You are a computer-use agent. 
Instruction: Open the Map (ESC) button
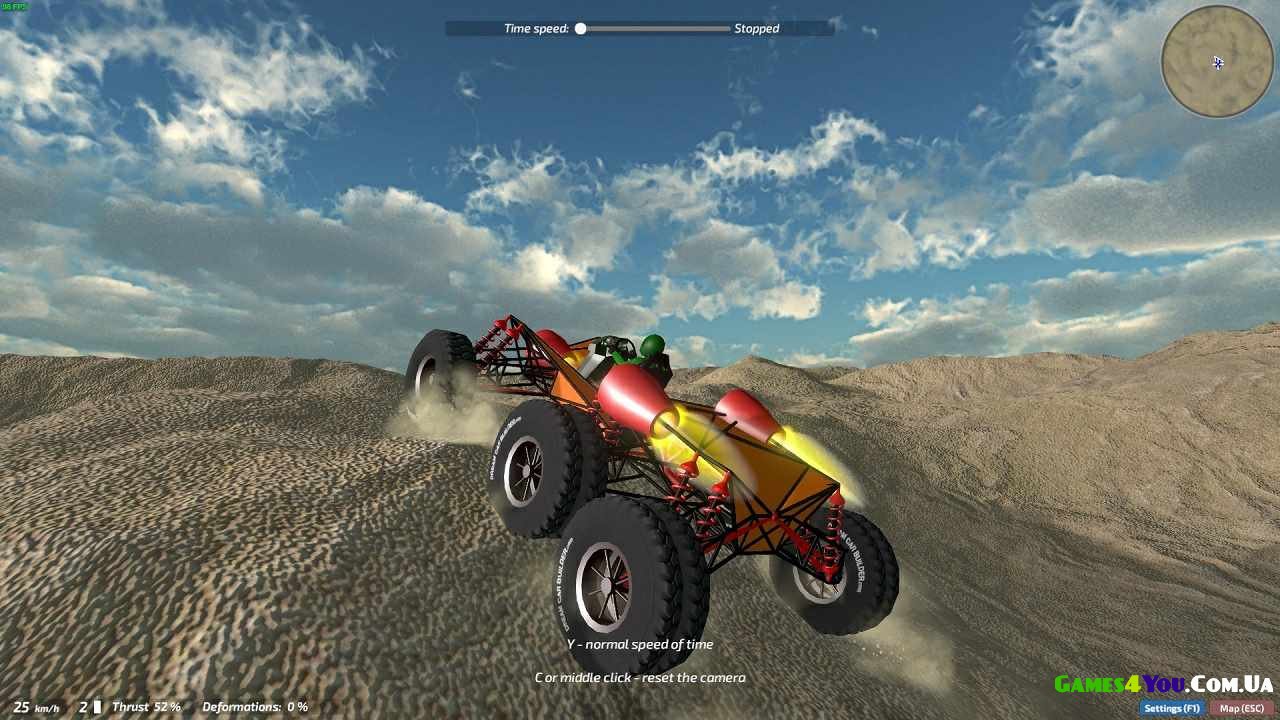pyautogui.click(x=1242, y=708)
